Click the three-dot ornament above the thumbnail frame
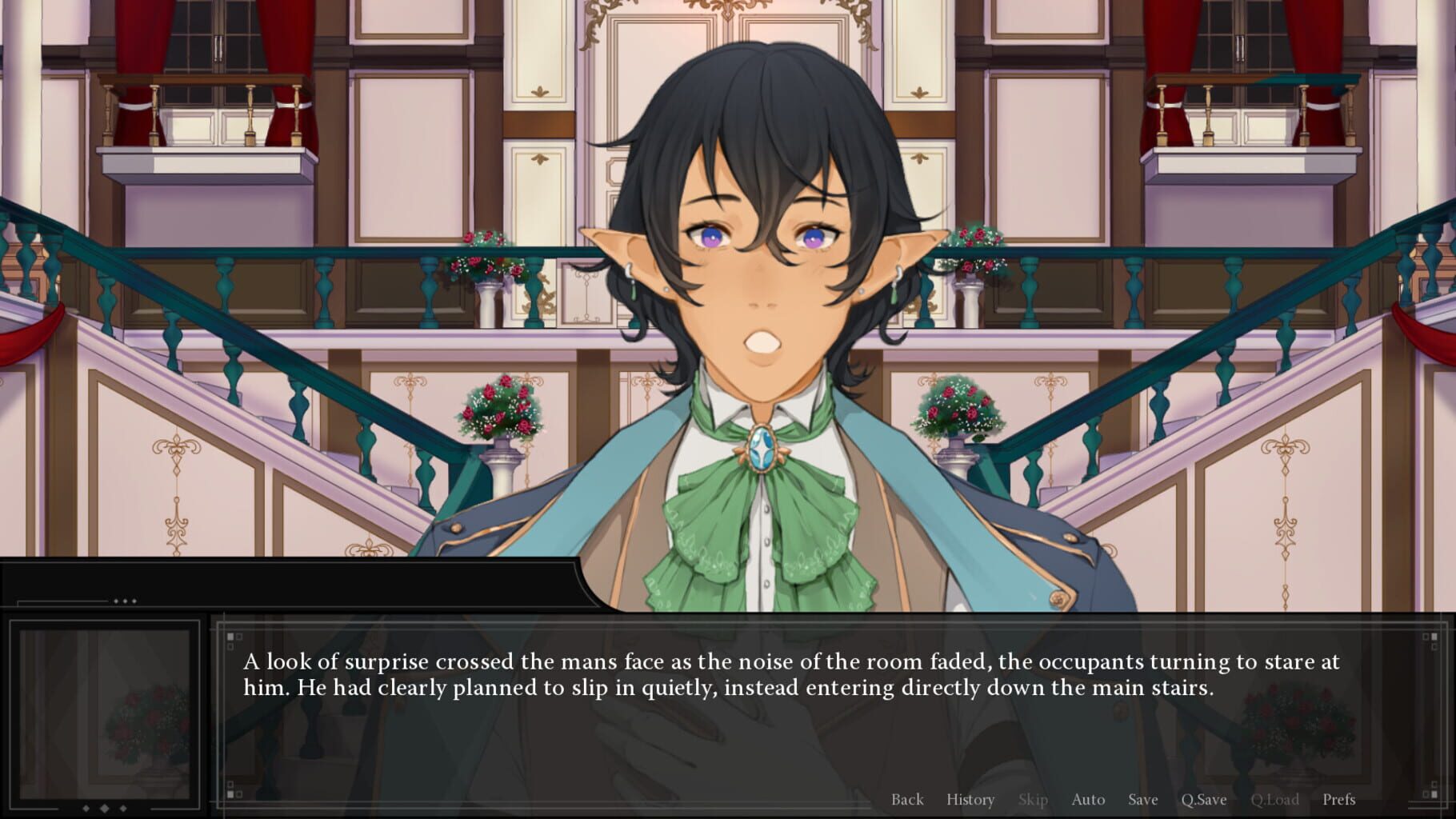1456x819 pixels. [124, 601]
